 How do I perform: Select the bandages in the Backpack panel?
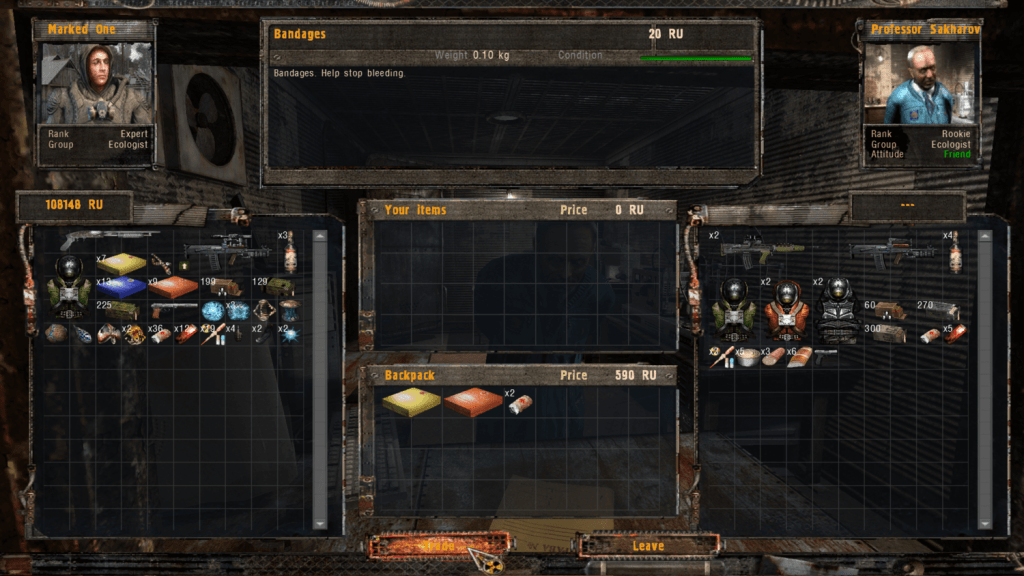519,402
